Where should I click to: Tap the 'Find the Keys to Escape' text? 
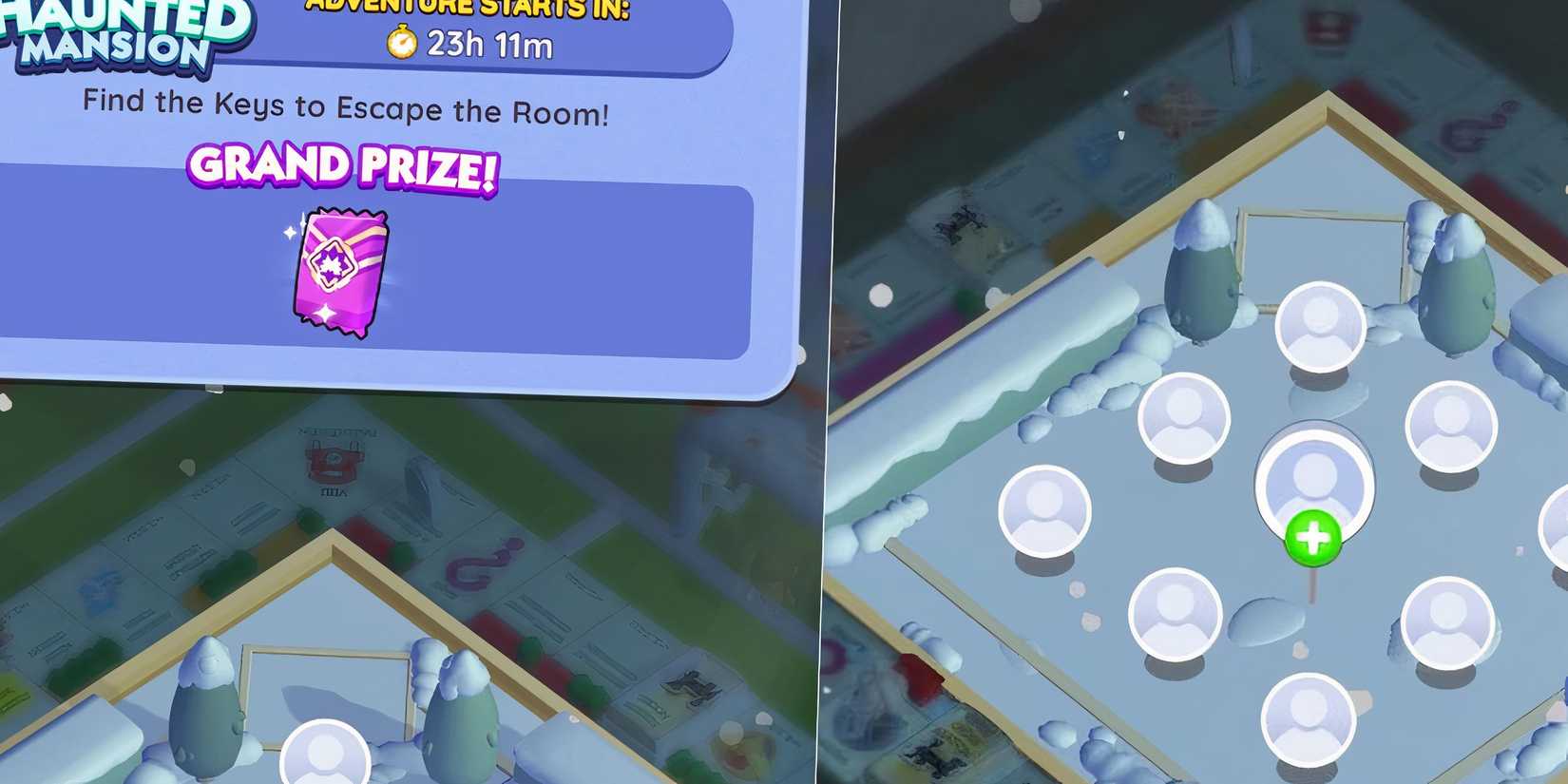tap(347, 107)
